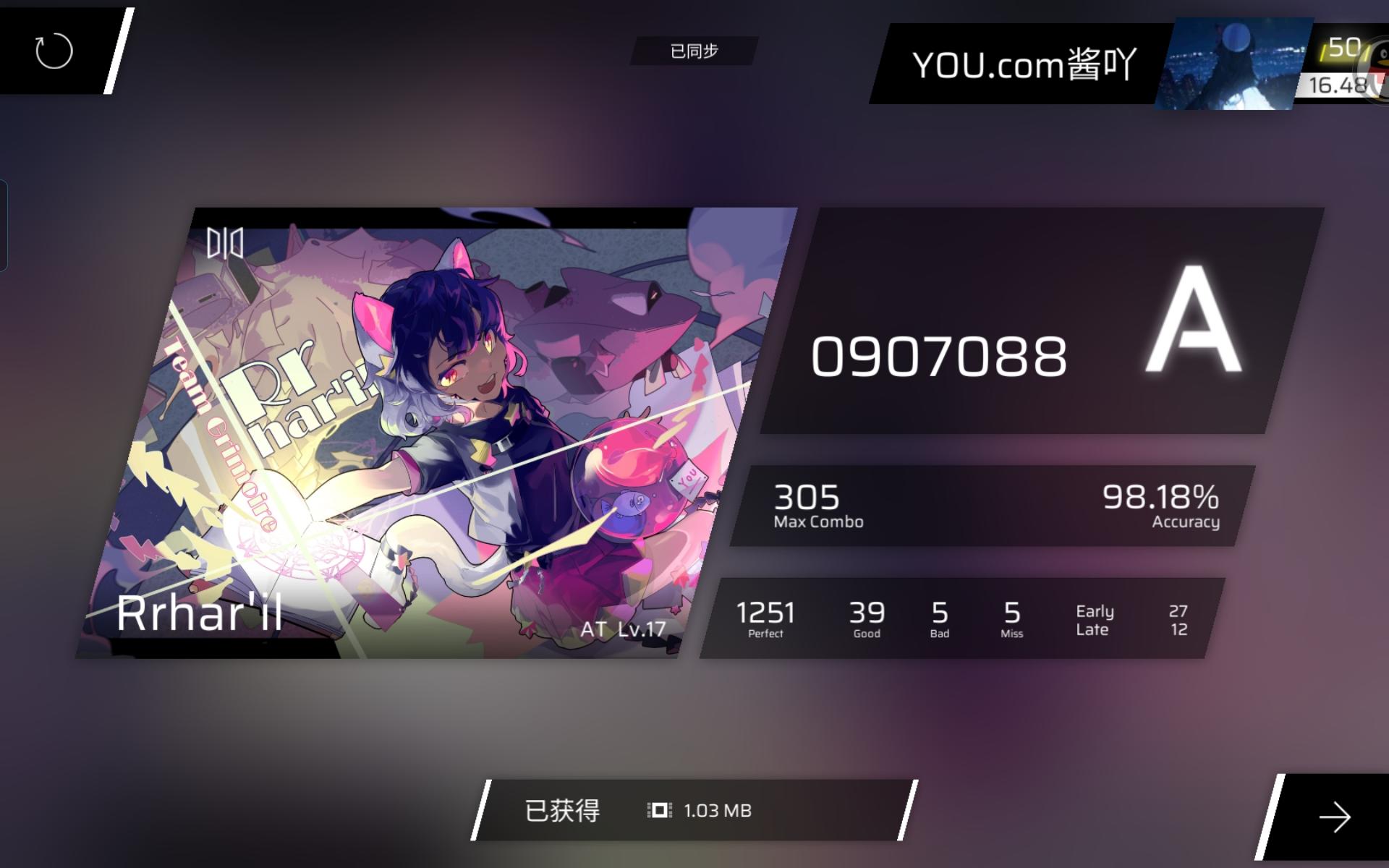Click the AT Lv.17 difficulty label
1389x868 pixels.
pyautogui.click(x=624, y=629)
